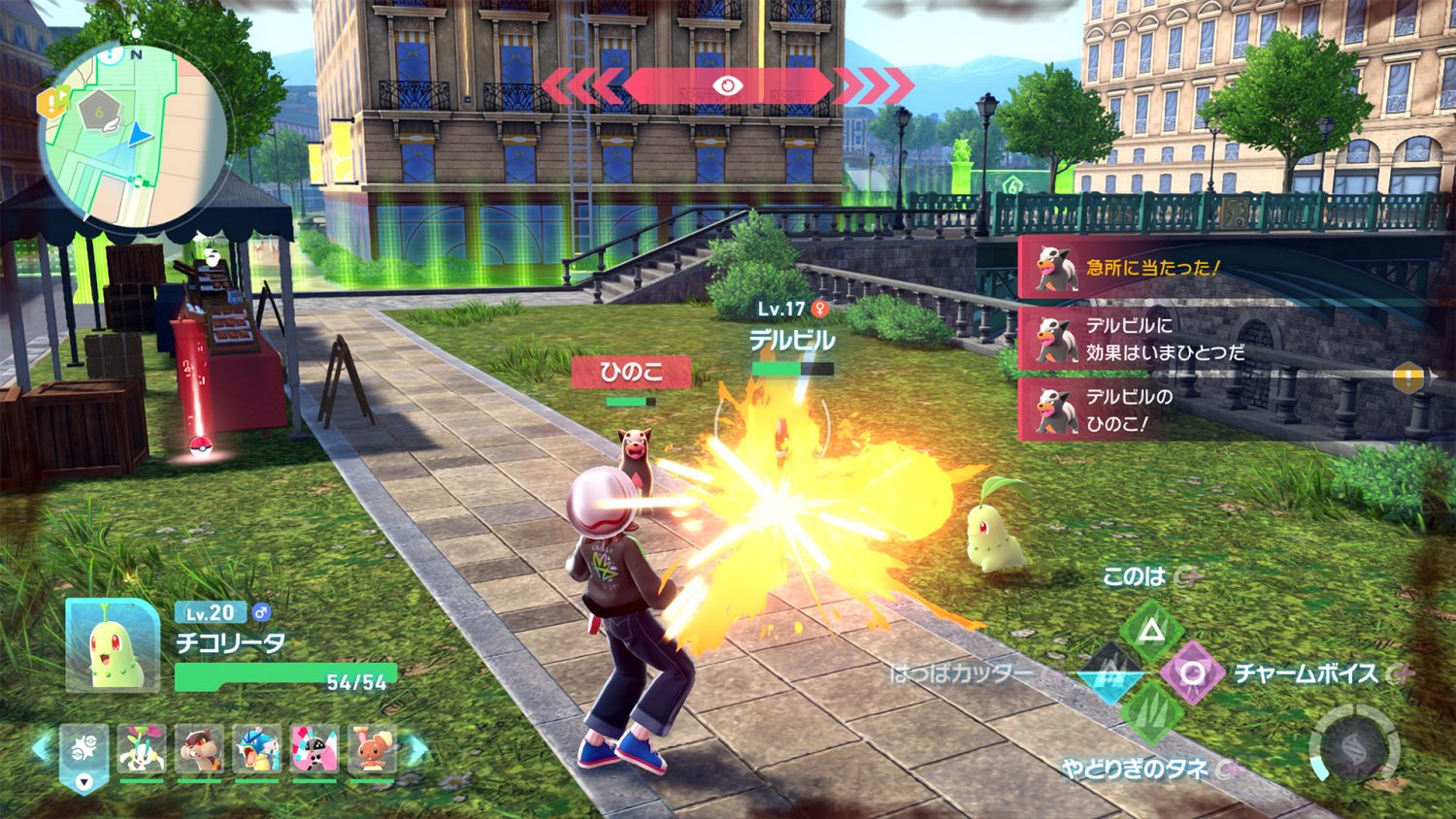Activate the purple チャームボイス move icon
1456x819 pixels.
(x=1193, y=672)
